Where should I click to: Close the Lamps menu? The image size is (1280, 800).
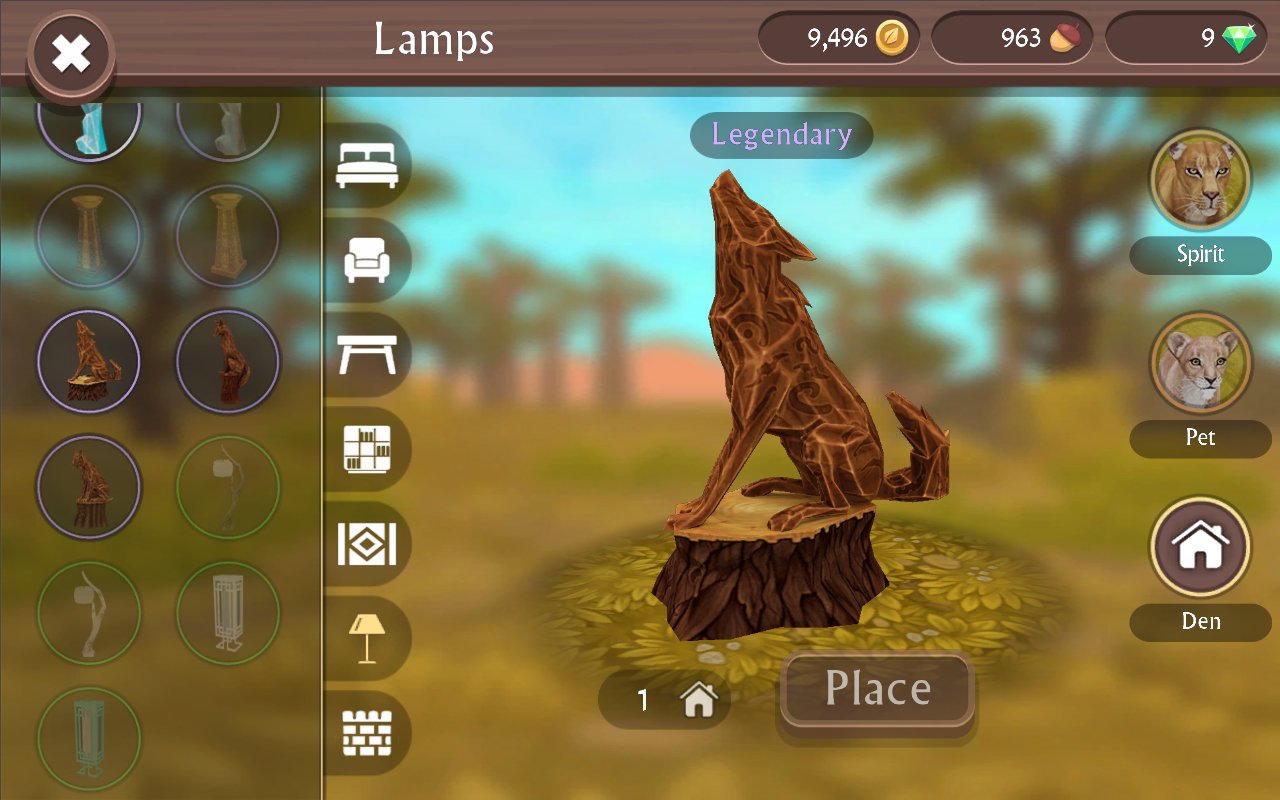pyautogui.click(x=71, y=54)
